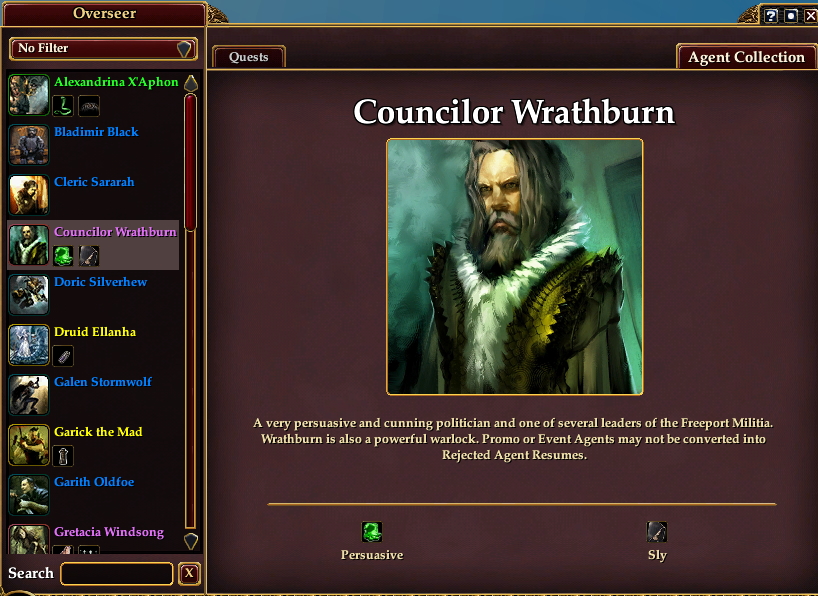Open the Agent Collection tab
The image size is (818, 596).
pos(746,57)
